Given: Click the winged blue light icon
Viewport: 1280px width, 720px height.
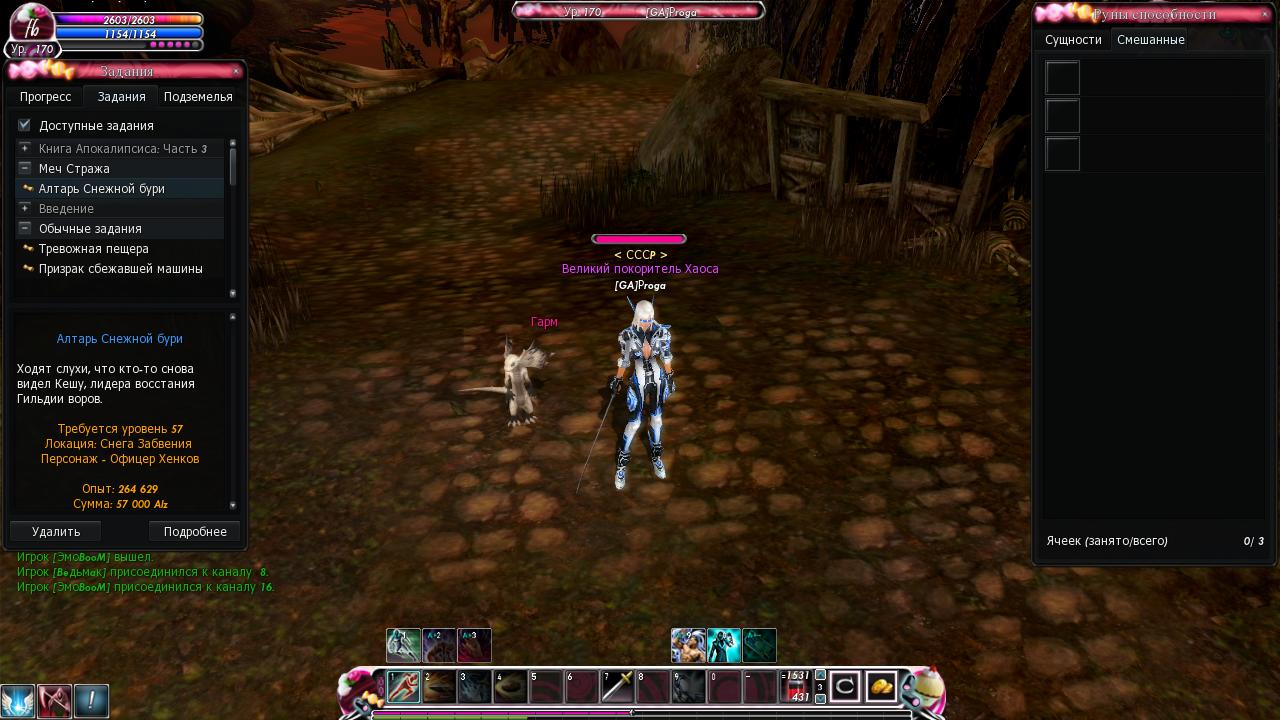Looking at the screenshot, I should (18, 701).
